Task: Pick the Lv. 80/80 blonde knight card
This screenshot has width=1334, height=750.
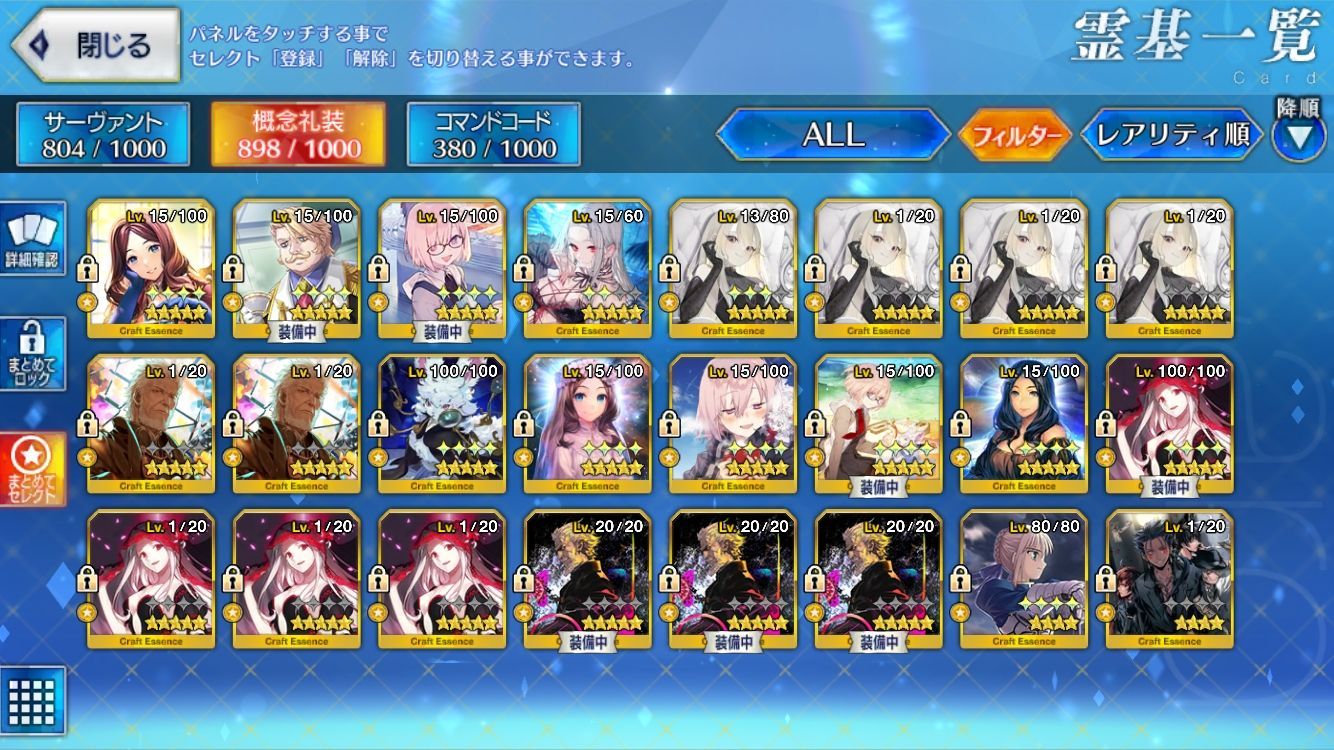Action: click(x=1024, y=580)
